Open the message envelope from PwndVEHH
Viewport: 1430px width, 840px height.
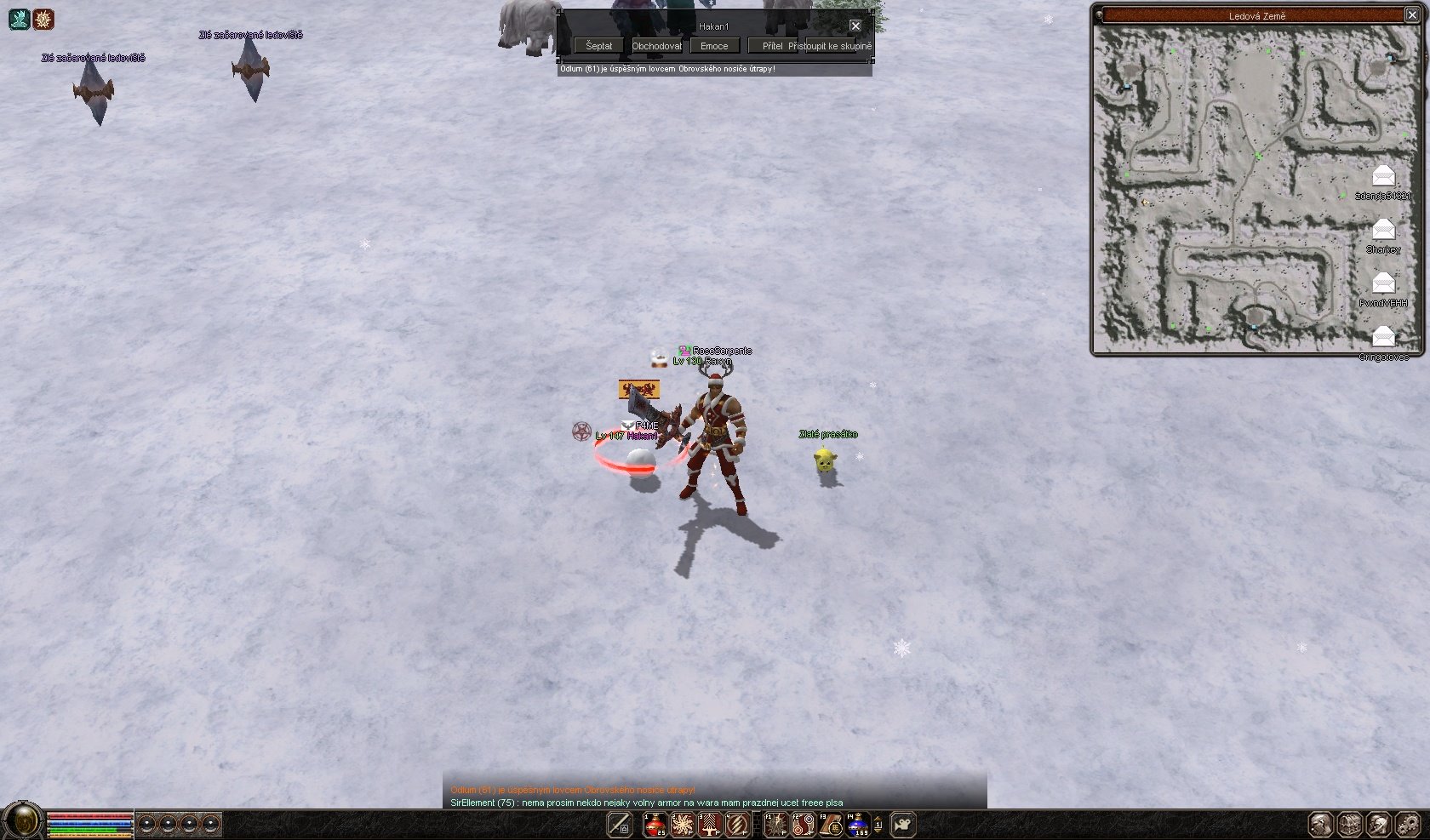point(1383,283)
